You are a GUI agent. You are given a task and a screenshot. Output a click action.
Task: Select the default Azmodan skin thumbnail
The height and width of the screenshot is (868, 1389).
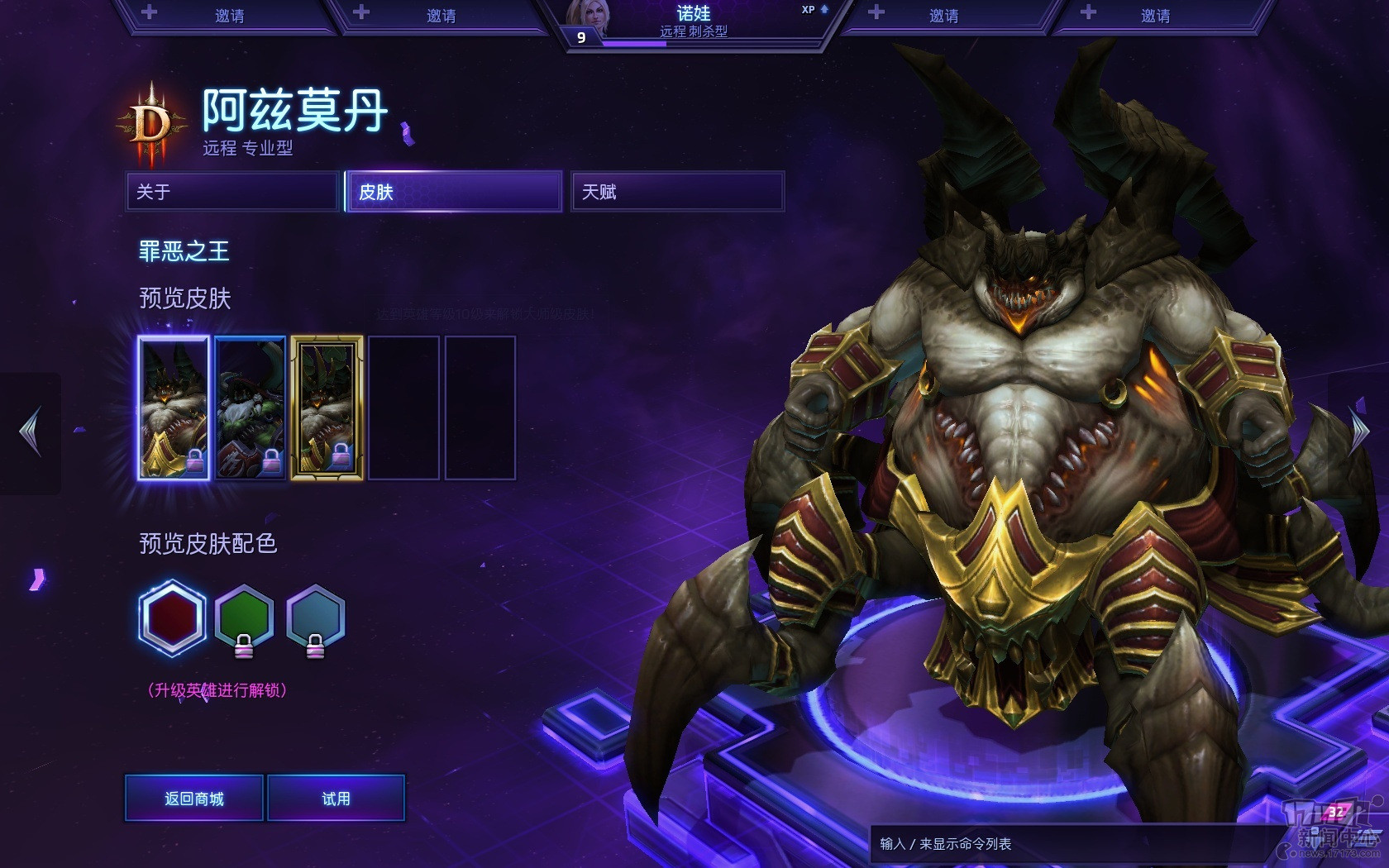click(x=174, y=408)
